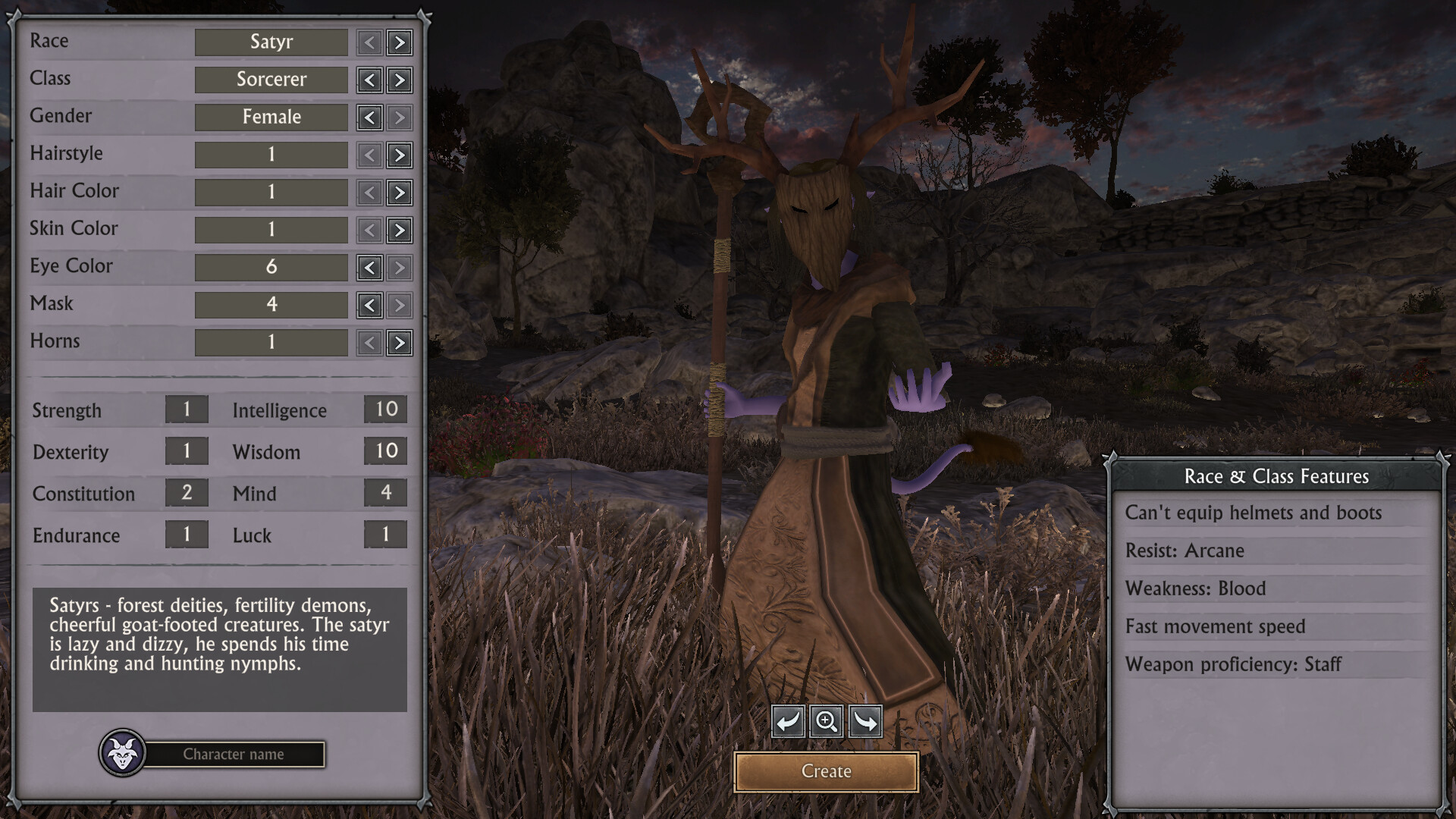Pick the next Hair Color
Image resolution: width=1456 pixels, height=819 pixels.
click(x=400, y=193)
